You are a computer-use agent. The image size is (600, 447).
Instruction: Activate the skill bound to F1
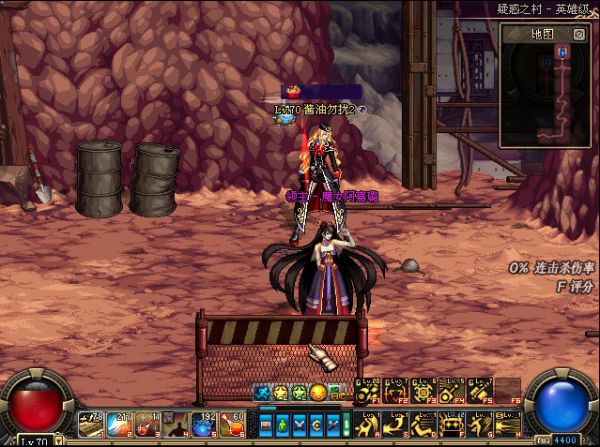(368, 391)
